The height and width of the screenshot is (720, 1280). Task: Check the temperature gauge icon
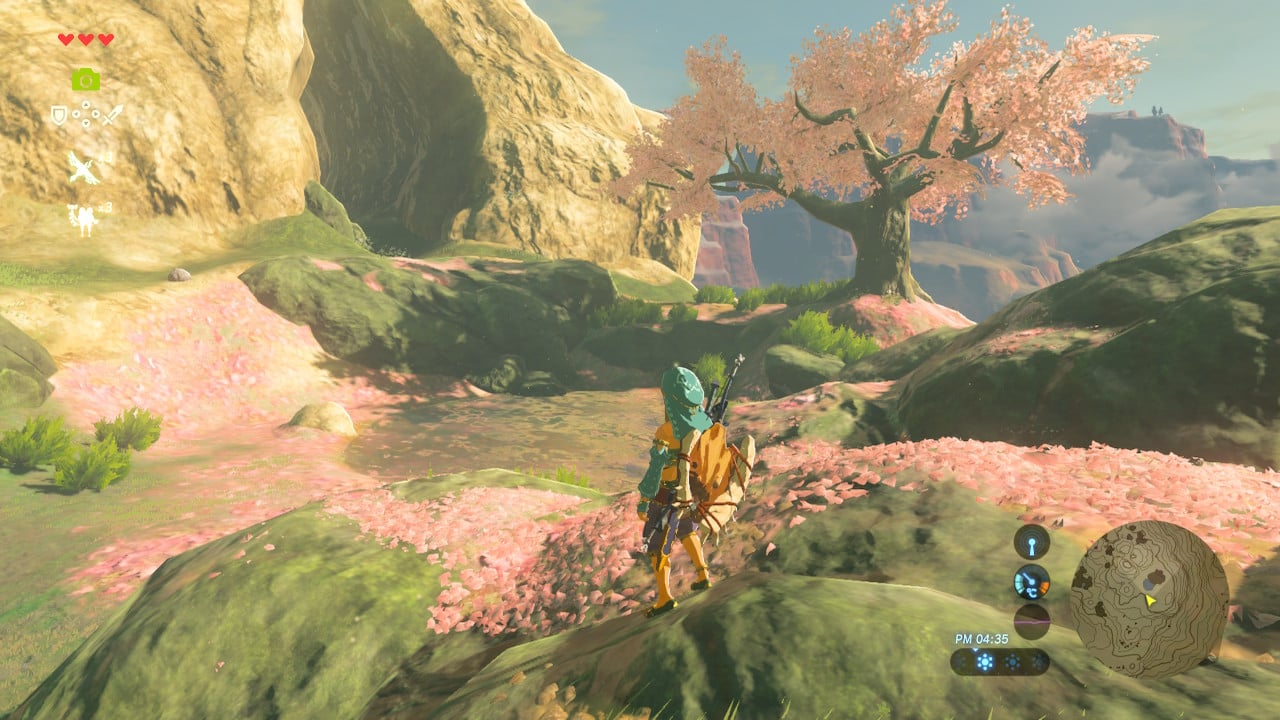1031,582
